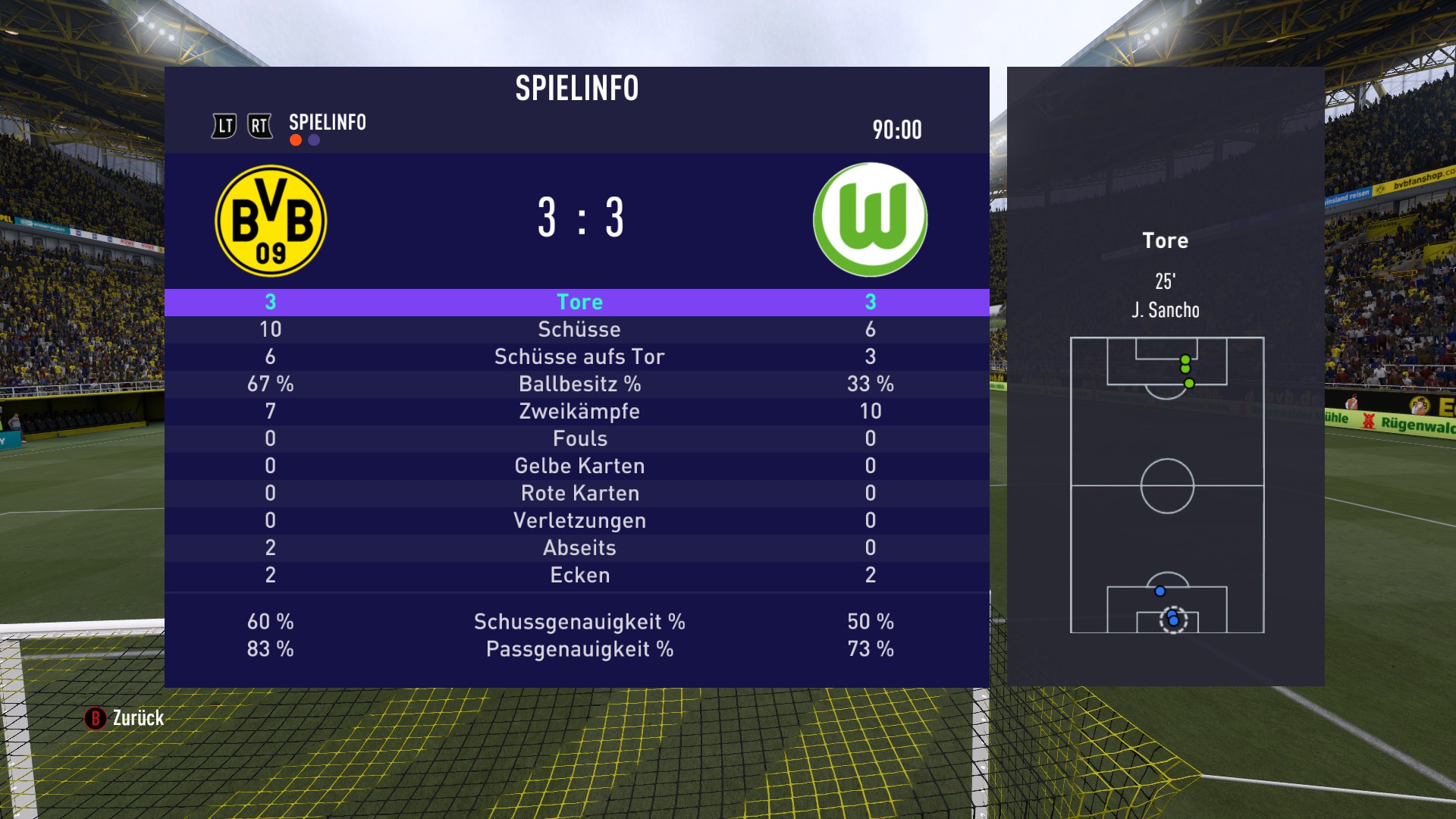The image size is (1456, 819).
Task: Select the Schüsse aufs Tor row
Action: click(579, 356)
